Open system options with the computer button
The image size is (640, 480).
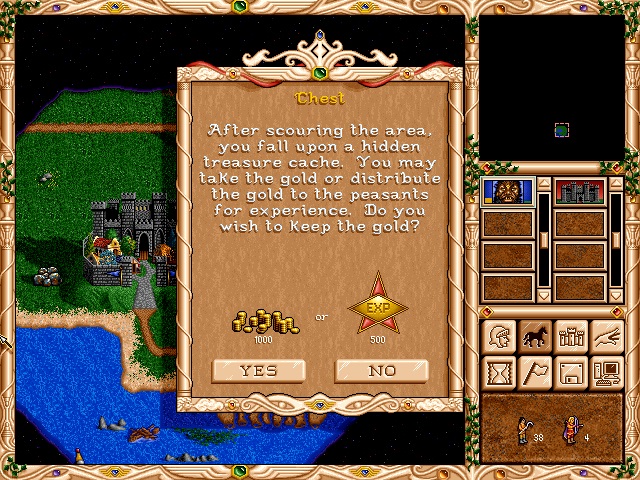tap(607, 373)
